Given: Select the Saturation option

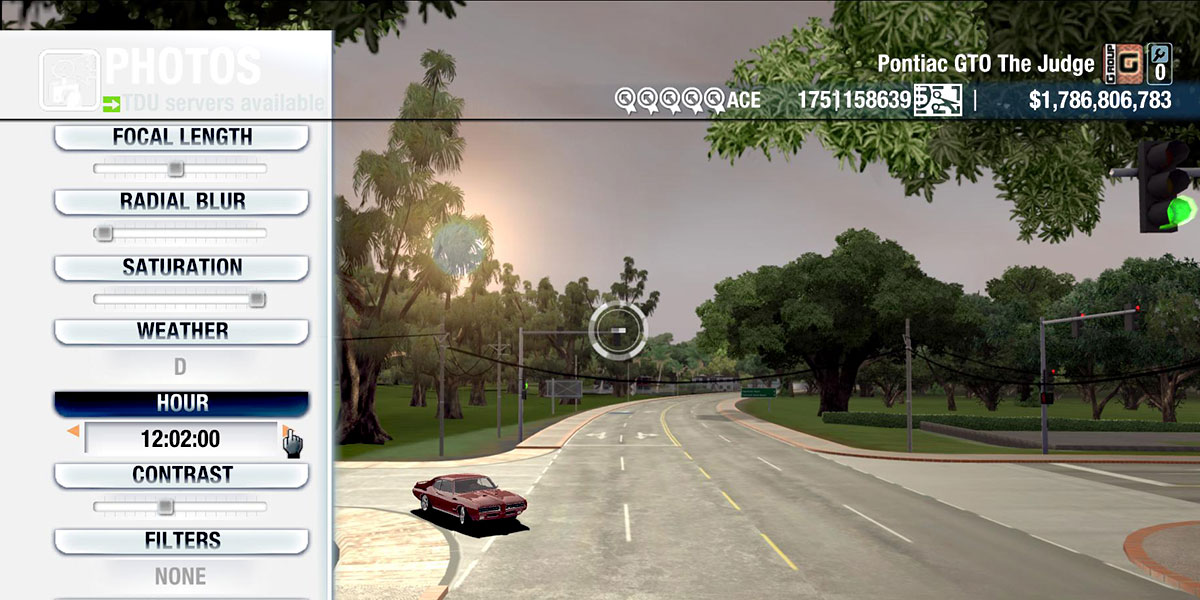Looking at the screenshot, I should [x=181, y=267].
